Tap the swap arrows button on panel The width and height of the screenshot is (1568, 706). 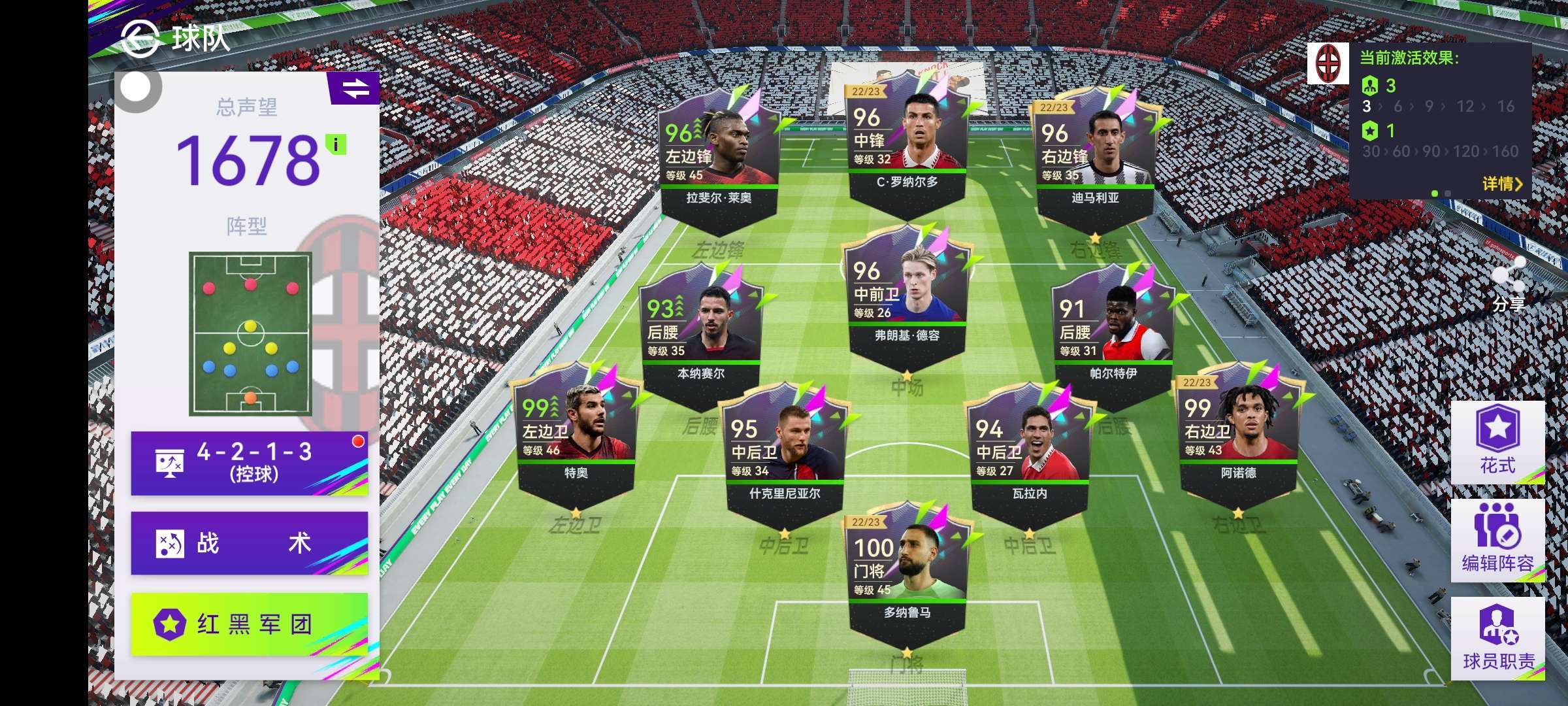[355, 89]
